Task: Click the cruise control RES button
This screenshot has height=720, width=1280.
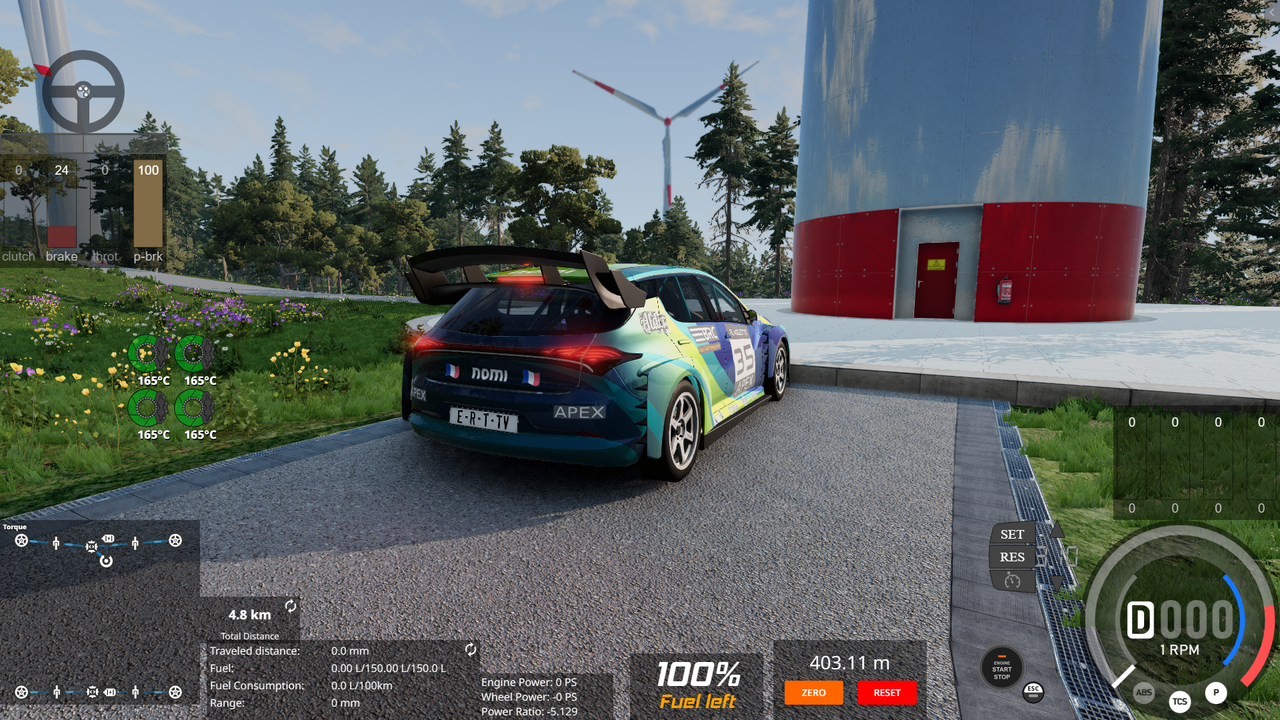Action: point(1012,557)
